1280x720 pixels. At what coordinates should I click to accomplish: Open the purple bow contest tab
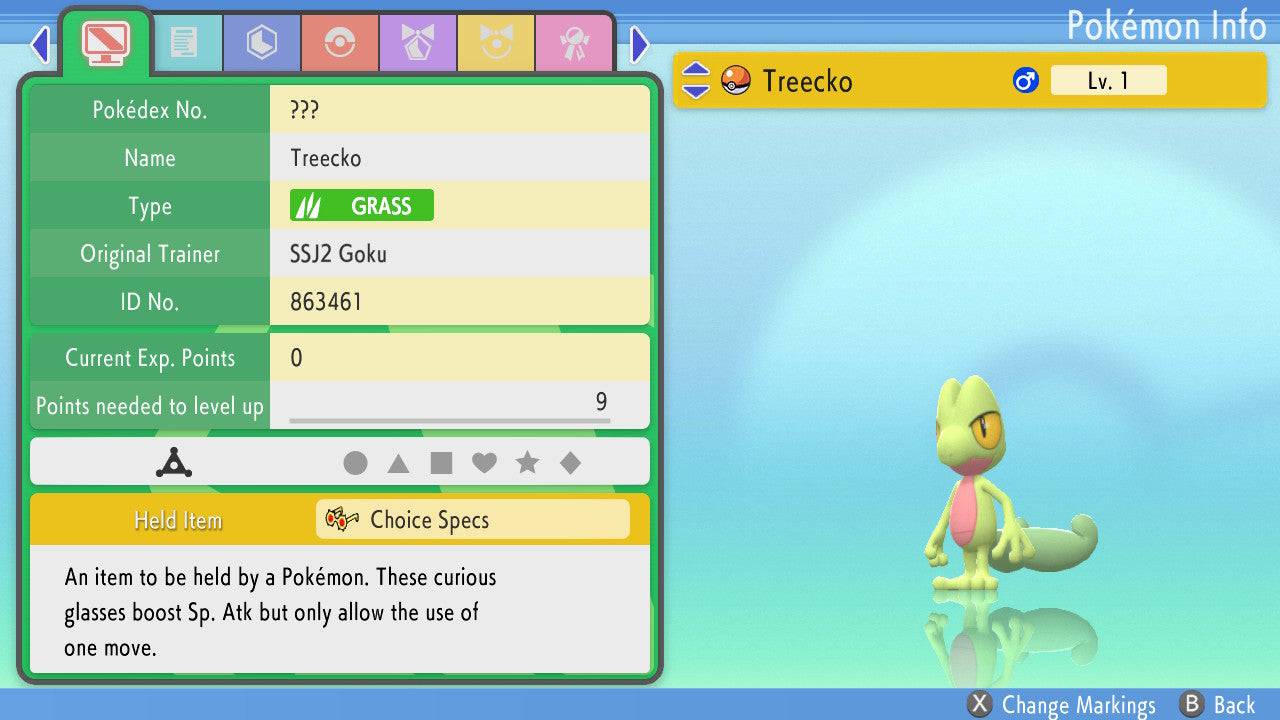click(x=417, y=43)
